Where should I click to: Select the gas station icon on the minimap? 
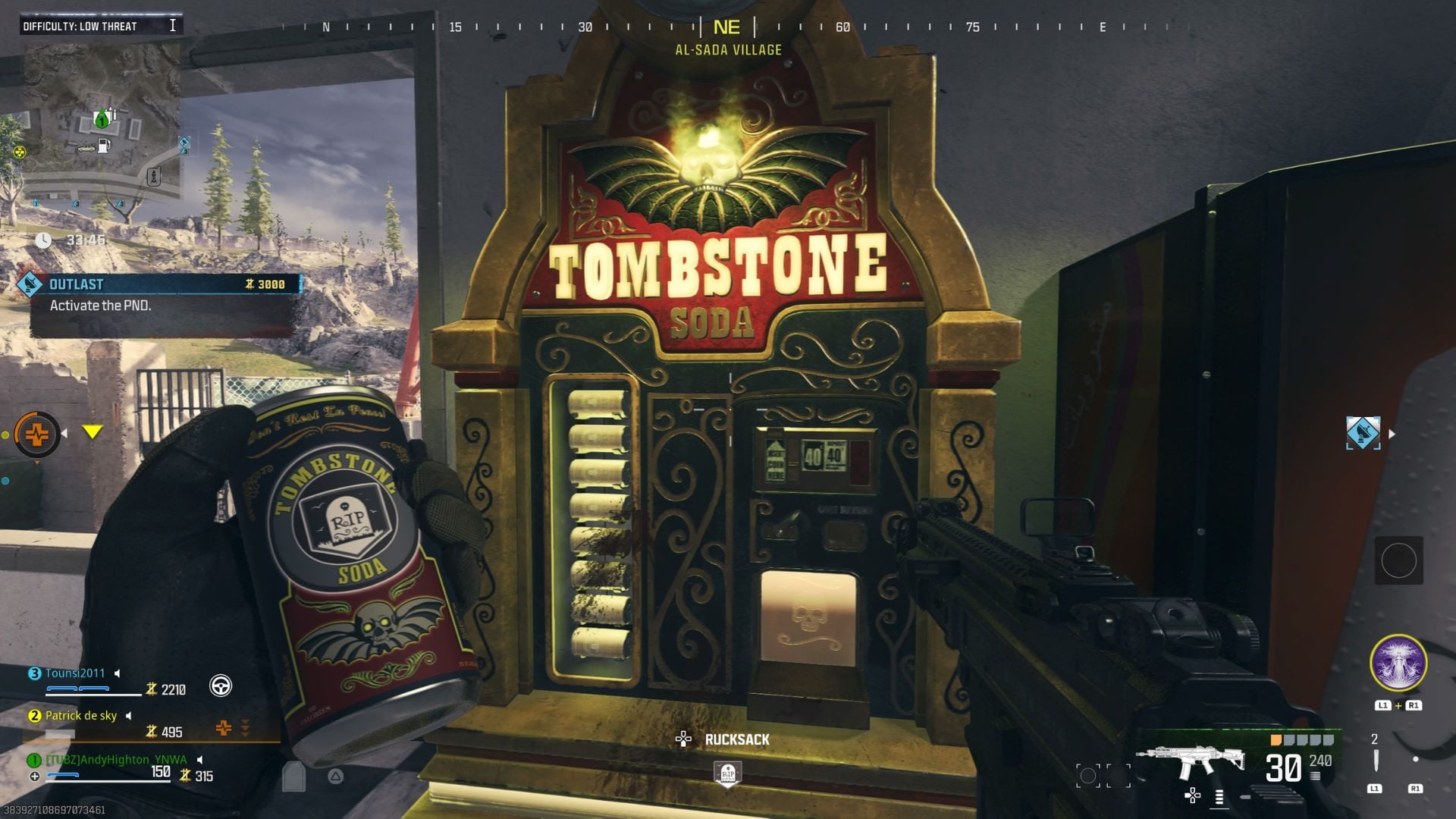tap(103, 146)
